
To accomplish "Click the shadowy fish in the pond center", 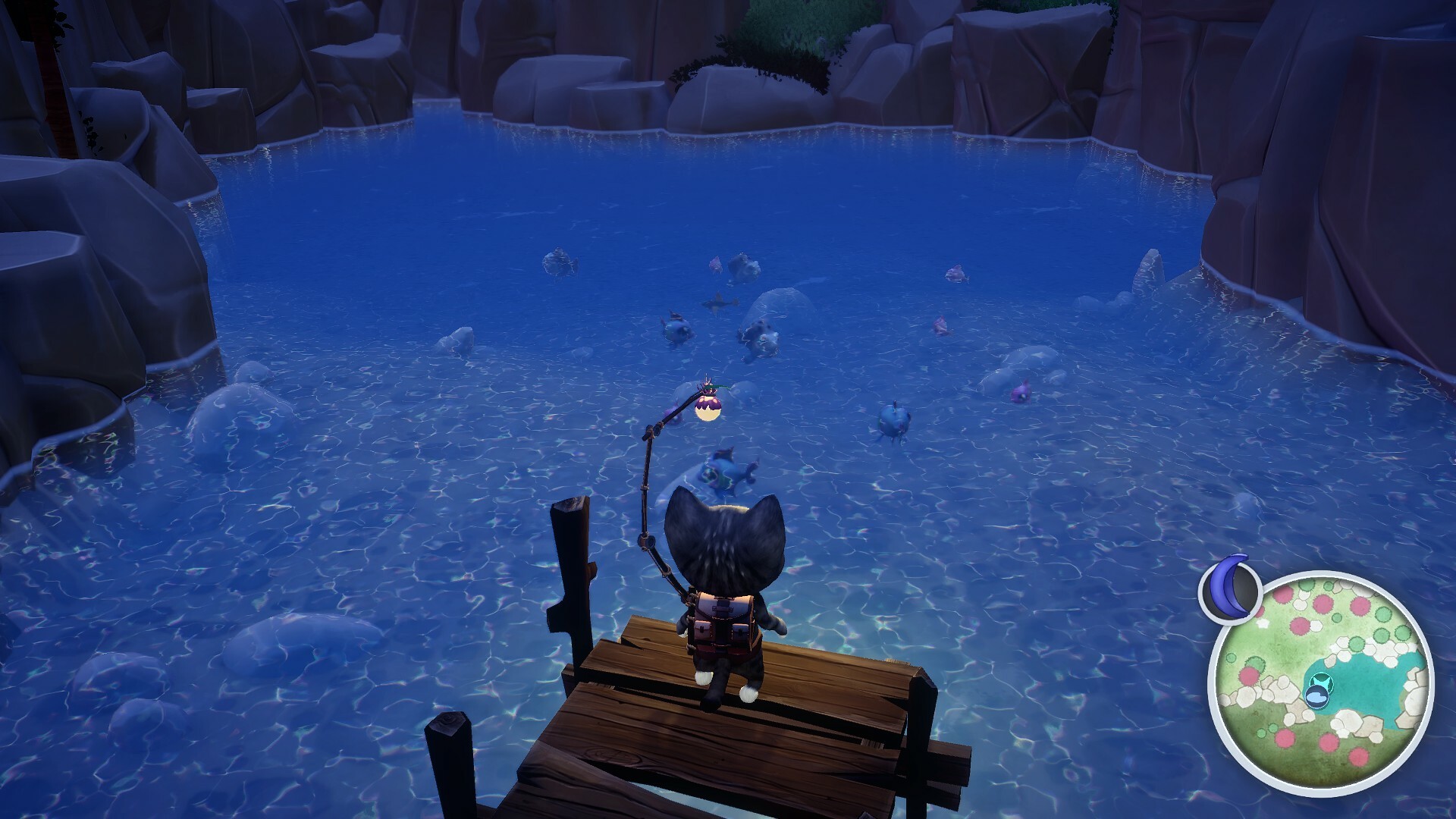I will 719,302.
